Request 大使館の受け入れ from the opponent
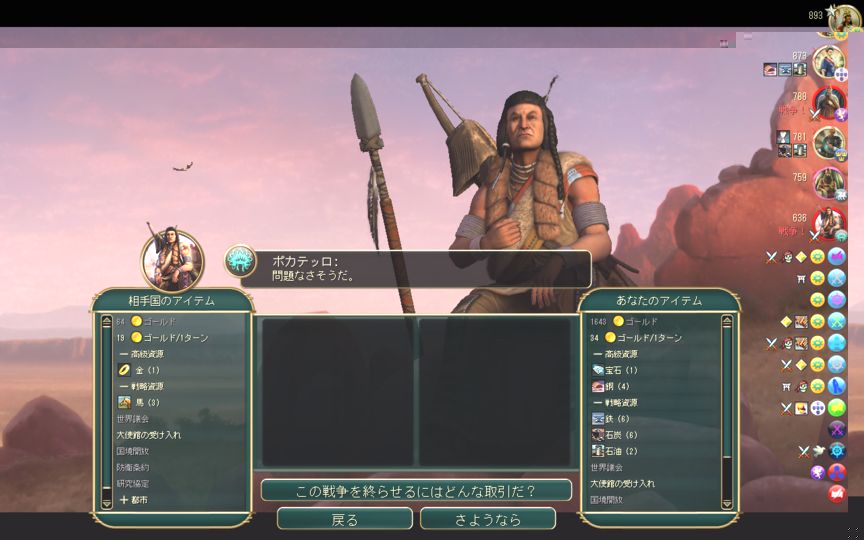Image resolution: width=864 pixels, height=540 pixels. (149, 435)
